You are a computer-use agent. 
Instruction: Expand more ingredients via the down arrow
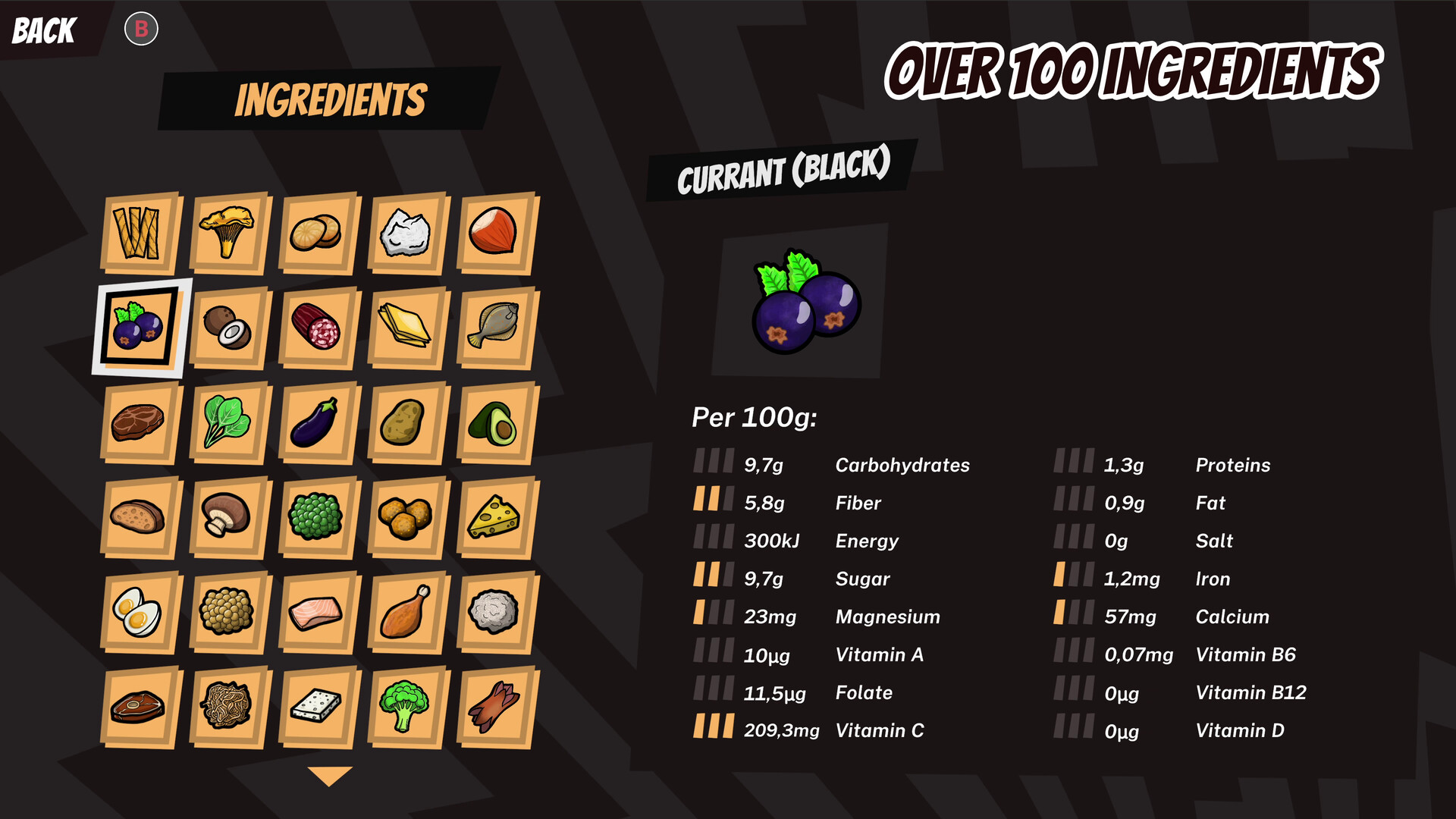tap(328, 775)
